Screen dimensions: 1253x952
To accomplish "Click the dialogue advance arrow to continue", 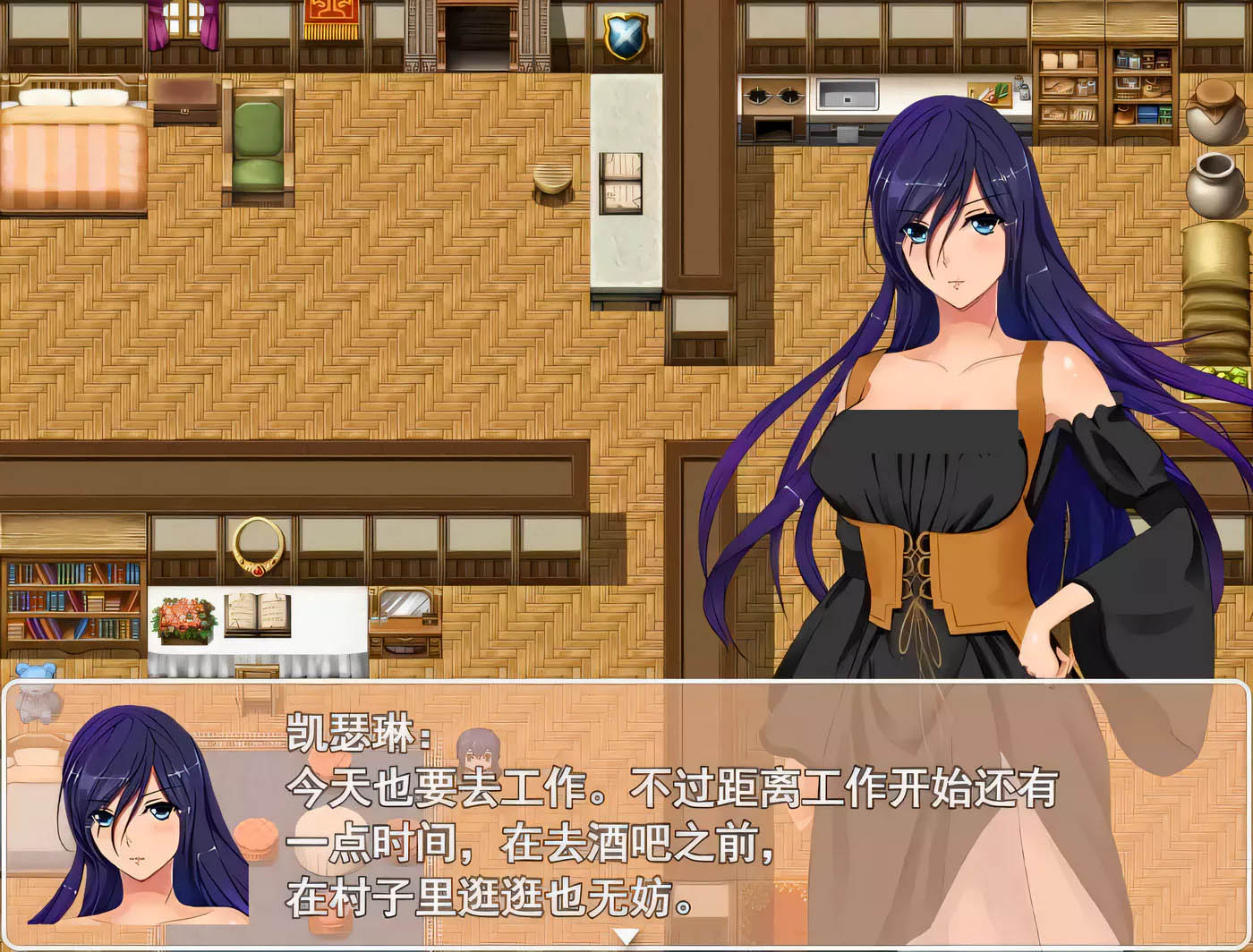I will click(626, 936).
